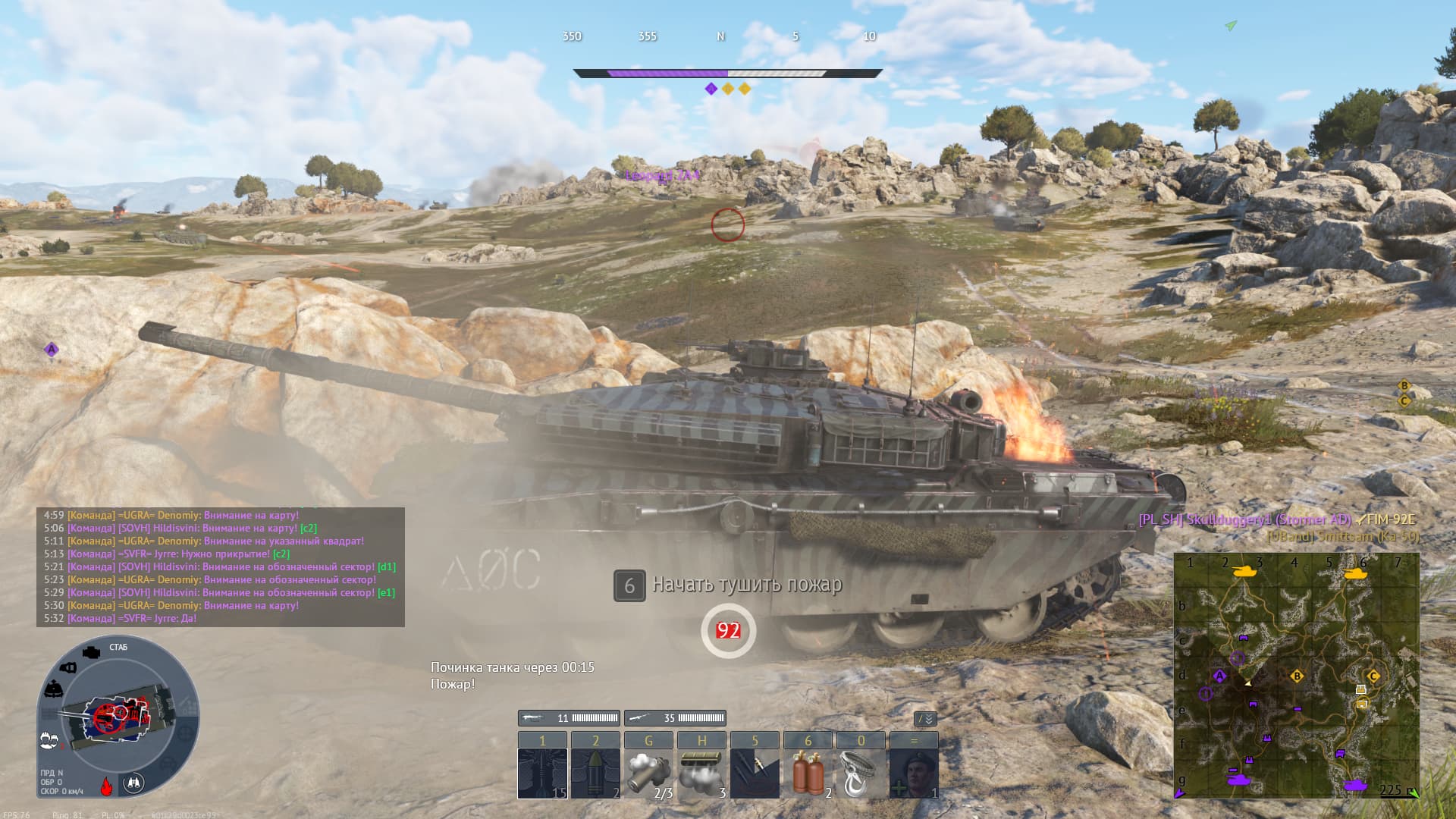The height and width of the screenshot is (819, 1456).
Task: Collapse the action bar with arrow toggle
Action: pyautogui.click(x=926, y=719)
